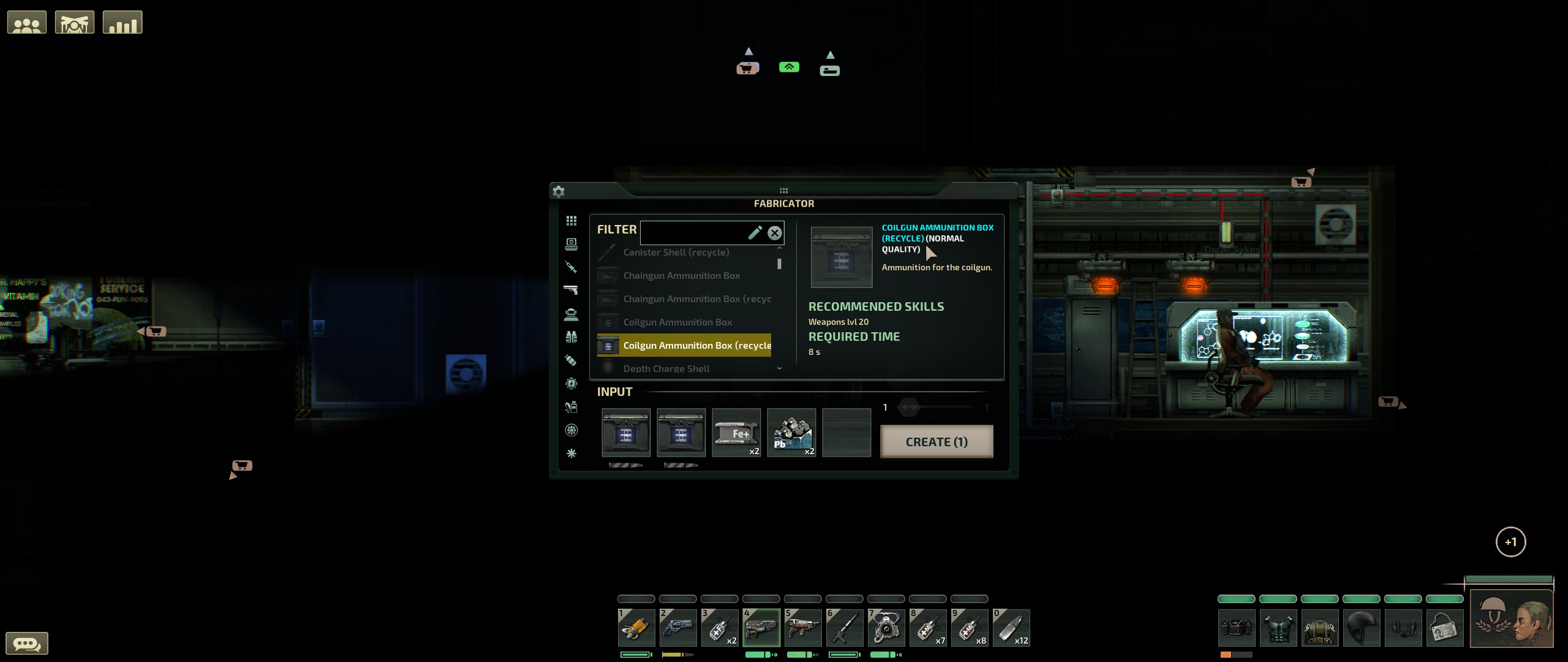Image resolution: width=1568 pixels, height=662 pixels.
Task: Select Coilgun Ammunition Box in the list
Action: point(677,322)
